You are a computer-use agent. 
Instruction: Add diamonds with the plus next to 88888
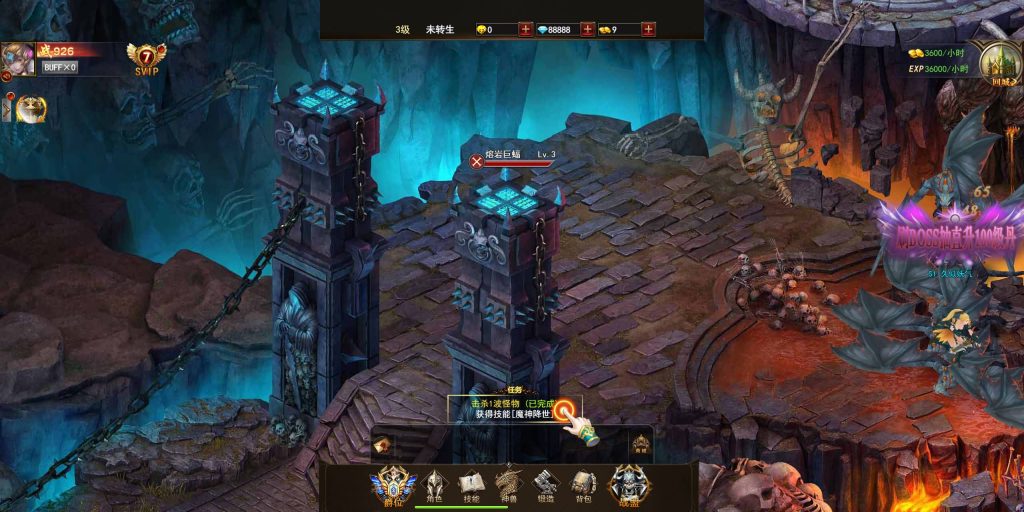click(x=587, y=29)
